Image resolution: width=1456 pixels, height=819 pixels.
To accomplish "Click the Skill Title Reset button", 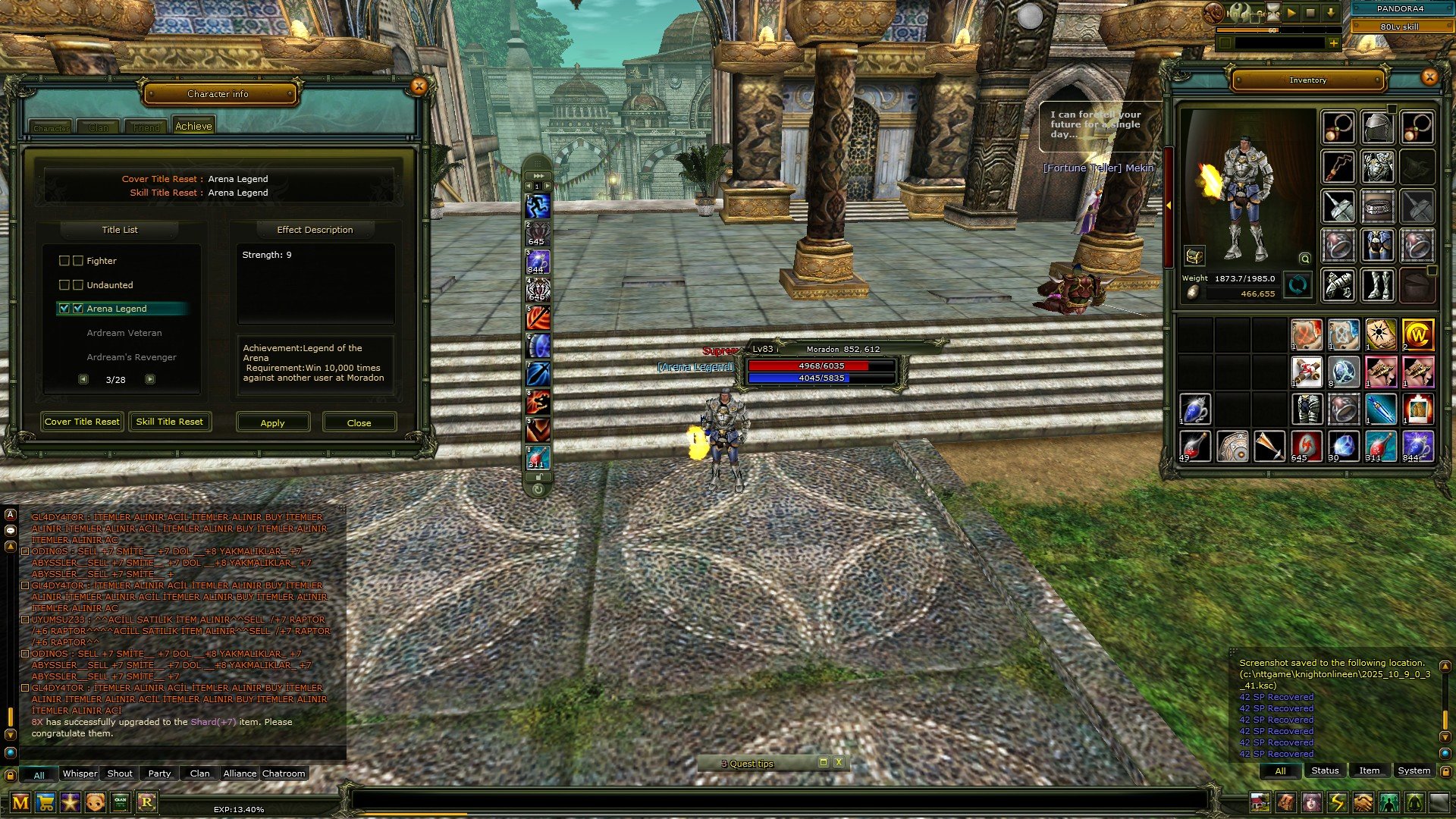I will click(169, 422).
